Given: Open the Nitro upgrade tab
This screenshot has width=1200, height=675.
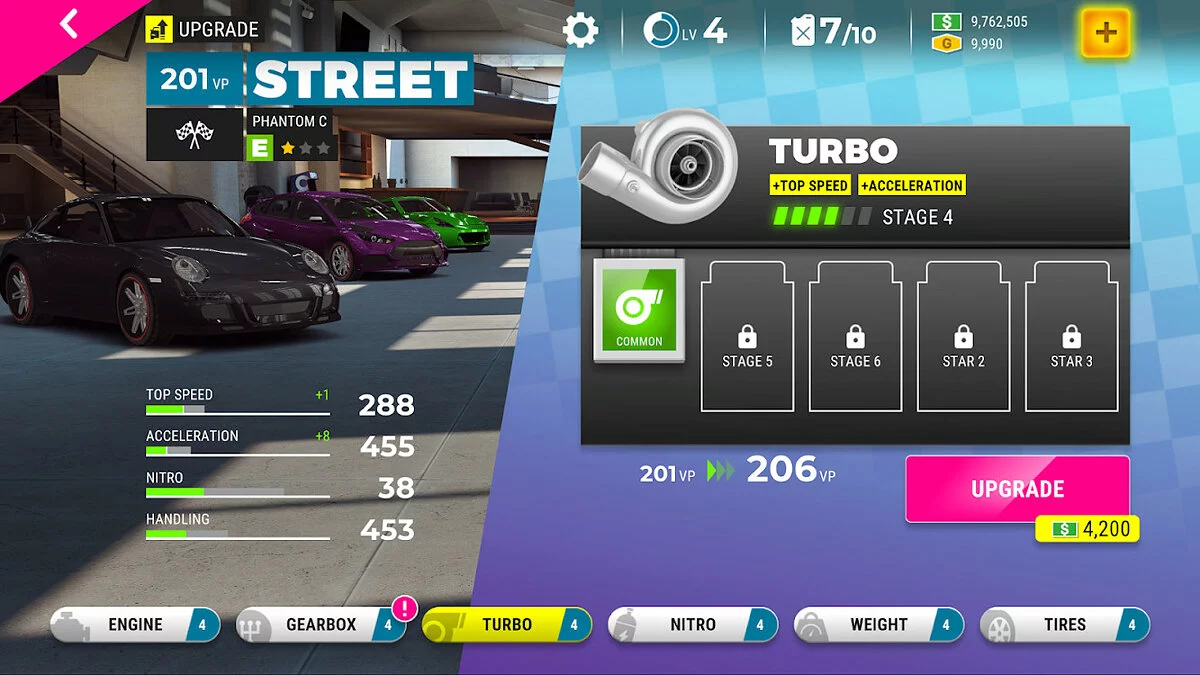Looking at the screenshot, I should point(693,625).
